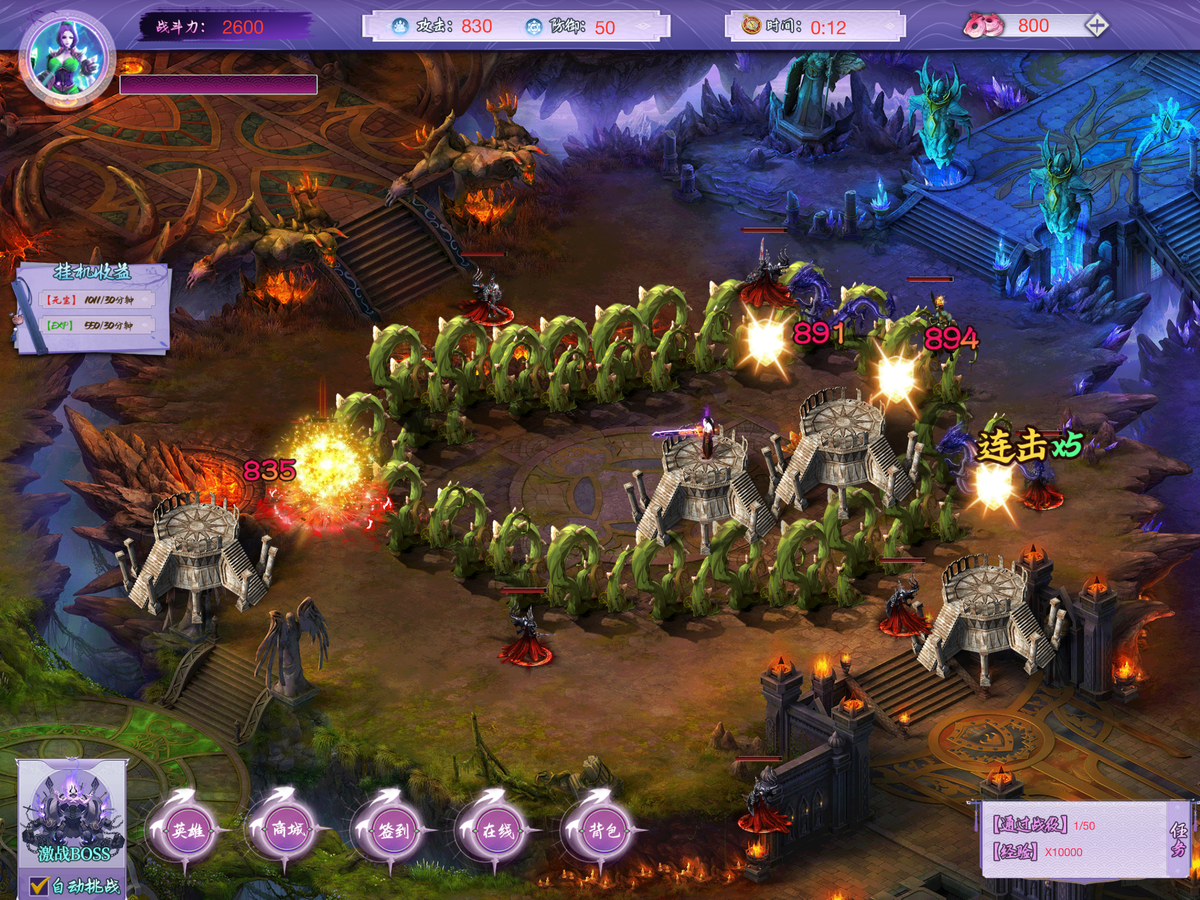The width and height of the screenshot is (1200, 900).
Task: Toggle the 自动挑战 auto-challenge checkbox
Action: click(x=40, y=885)
